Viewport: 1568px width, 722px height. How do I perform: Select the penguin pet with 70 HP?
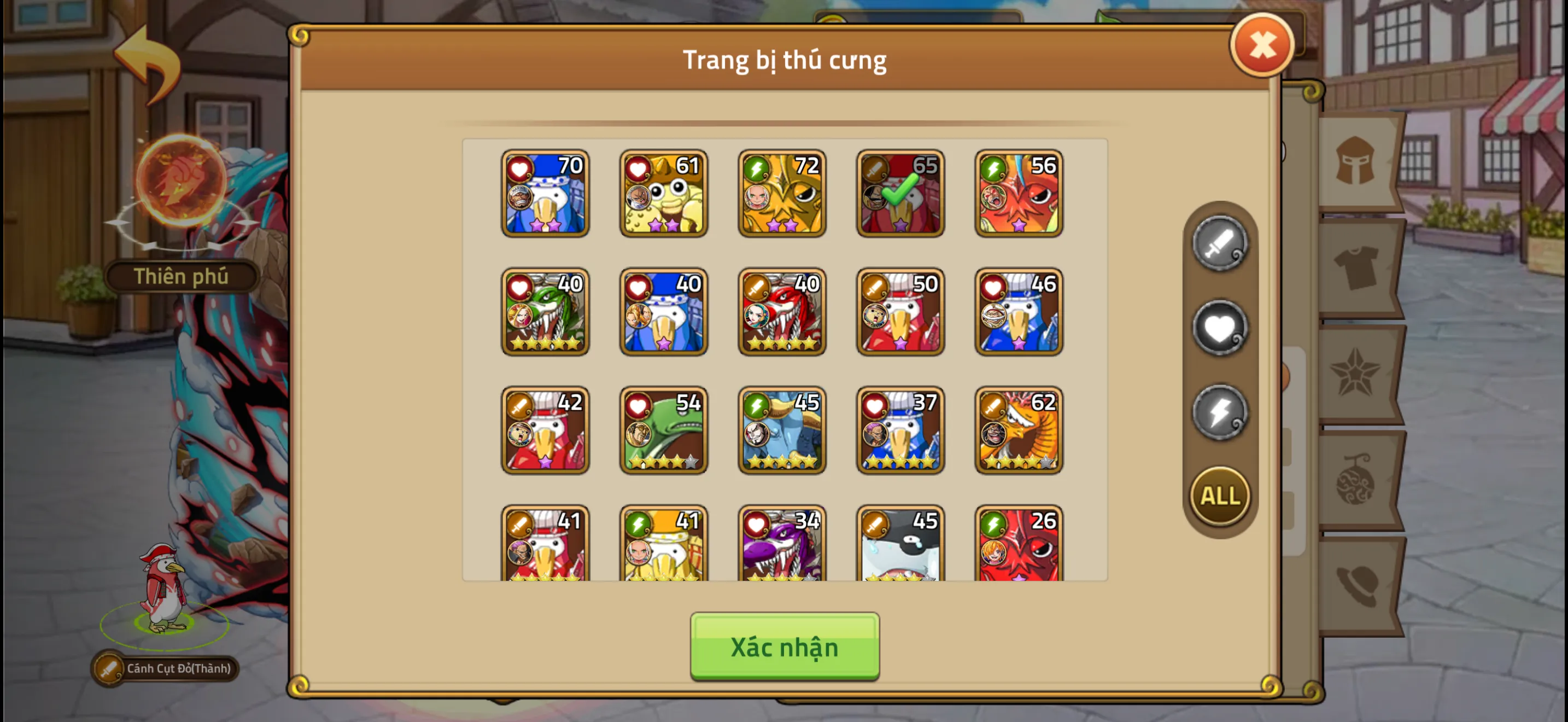pos(546,194)
